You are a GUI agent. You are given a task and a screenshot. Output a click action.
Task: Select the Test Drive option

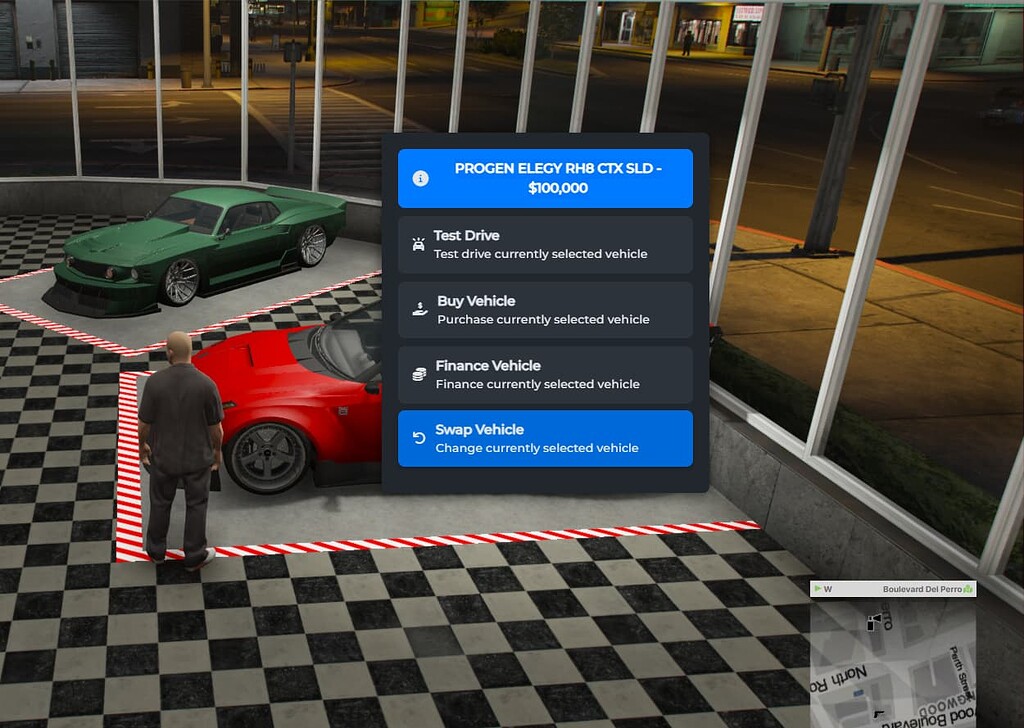click(x=545, y=245)
